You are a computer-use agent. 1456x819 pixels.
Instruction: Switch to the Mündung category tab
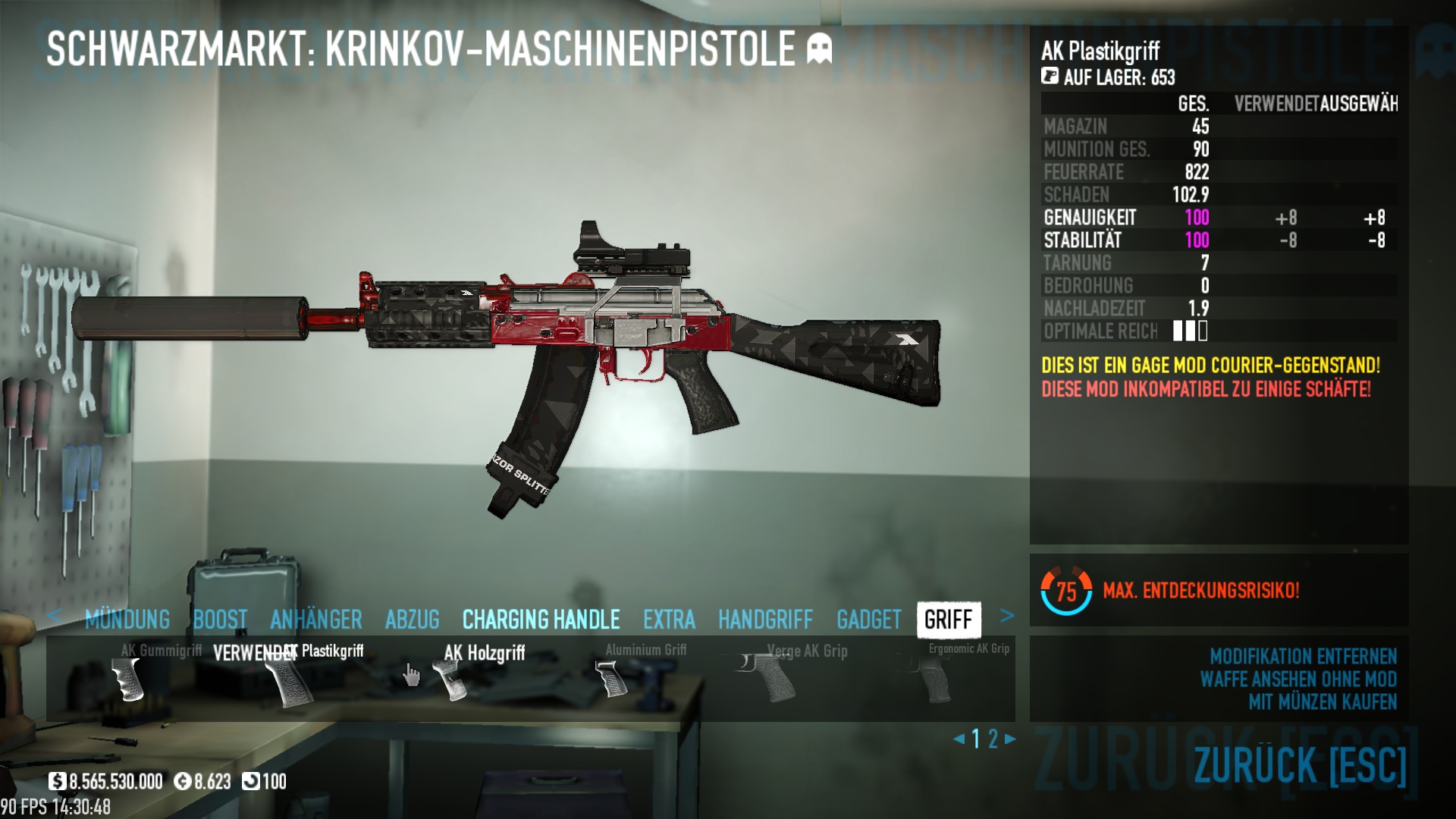(x=127, y=620)
